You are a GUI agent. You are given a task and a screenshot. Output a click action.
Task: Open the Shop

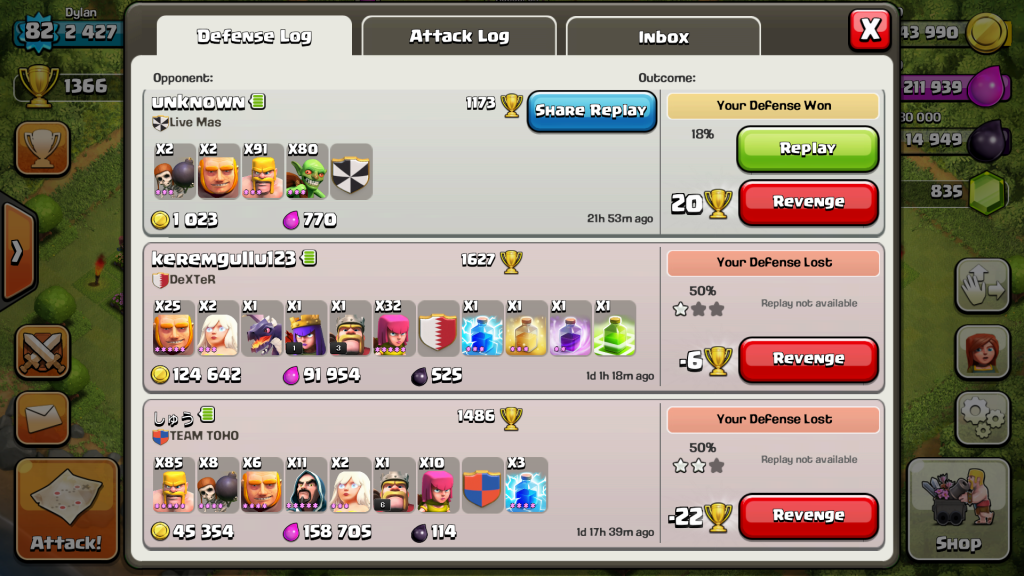(x=958, y=510)
